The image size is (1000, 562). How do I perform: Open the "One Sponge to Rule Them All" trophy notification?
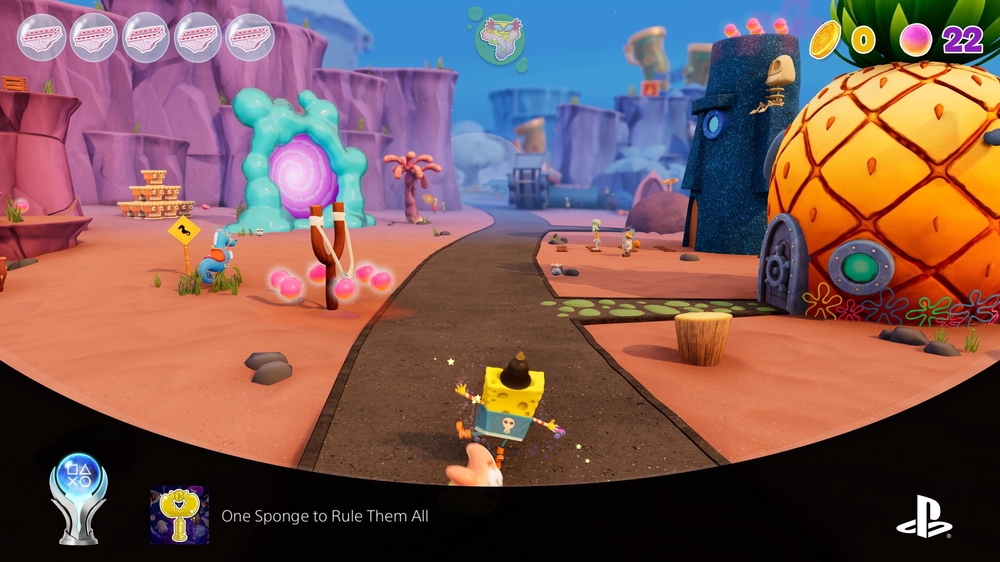click(x=325, y=516)
